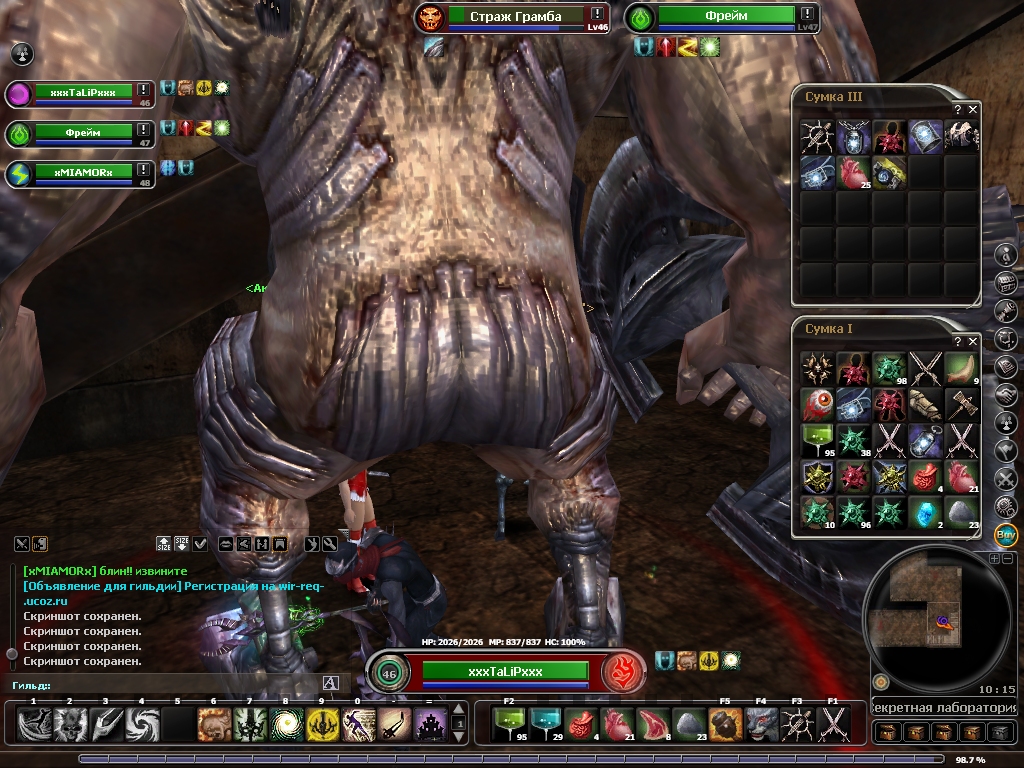
Task: Use the cyan potion with 29 charges
Action: coord(545,722)
